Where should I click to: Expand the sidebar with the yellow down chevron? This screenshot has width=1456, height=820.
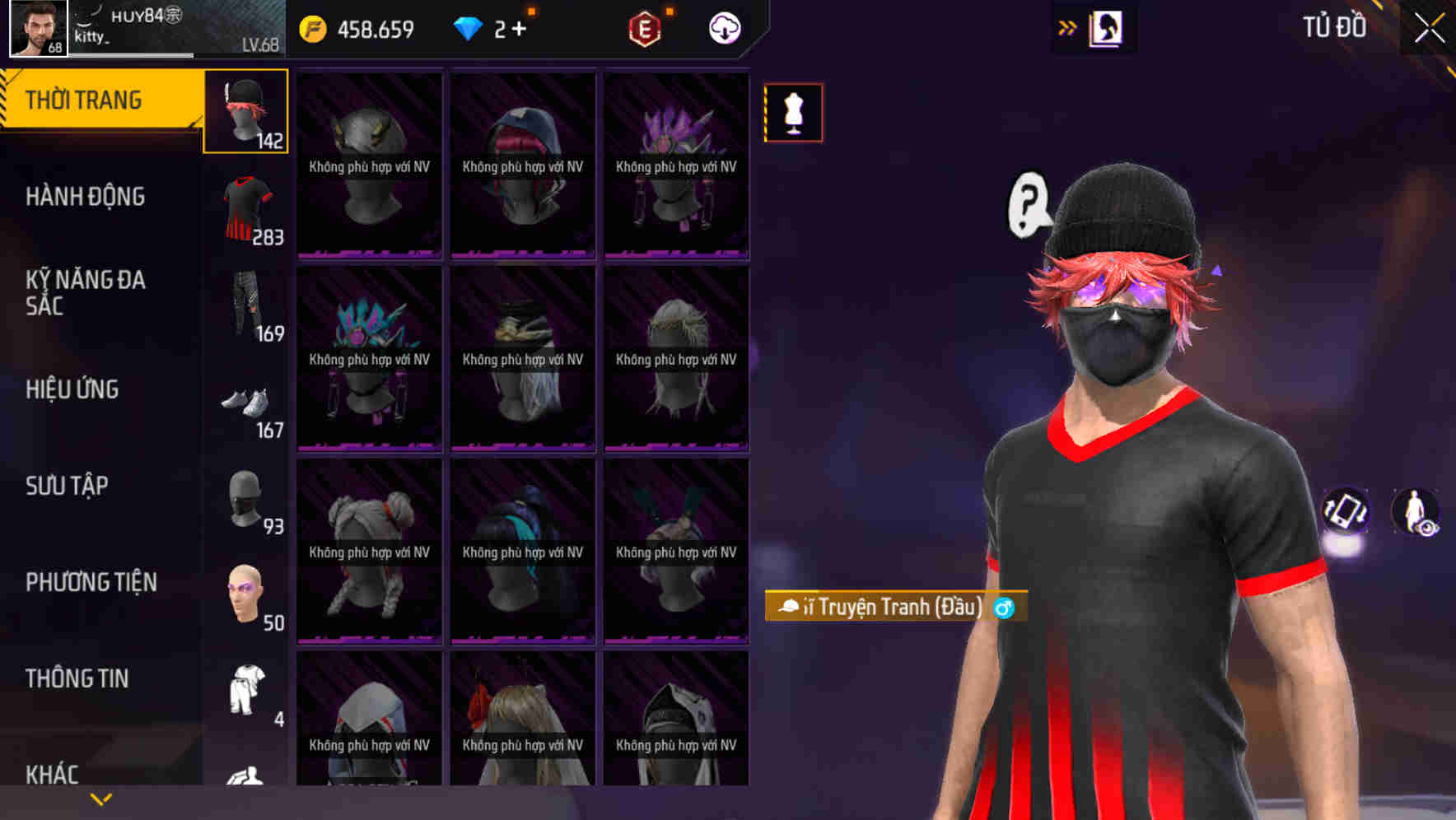pos(101,798)
